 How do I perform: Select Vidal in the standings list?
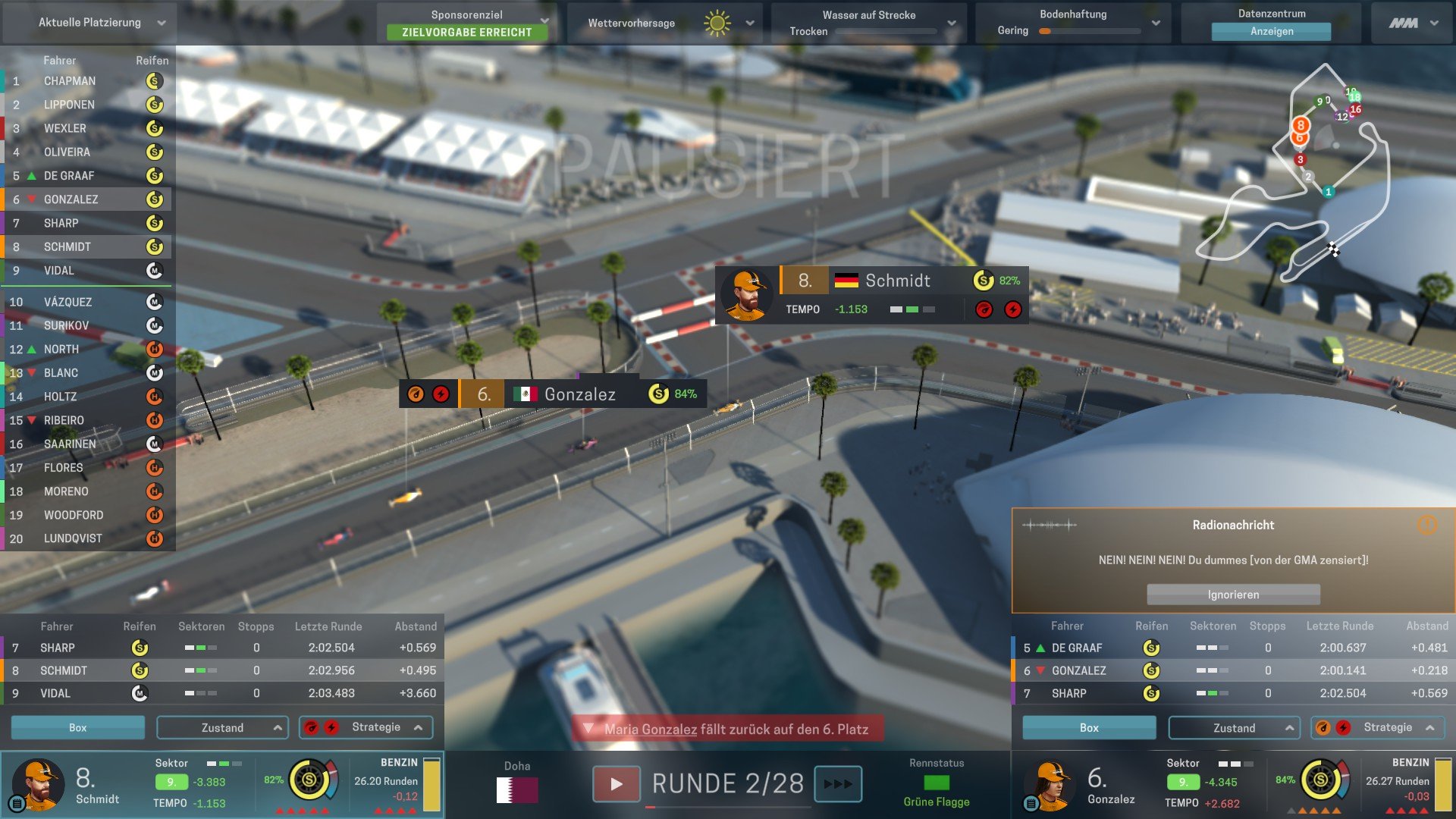tap(59, 271)
